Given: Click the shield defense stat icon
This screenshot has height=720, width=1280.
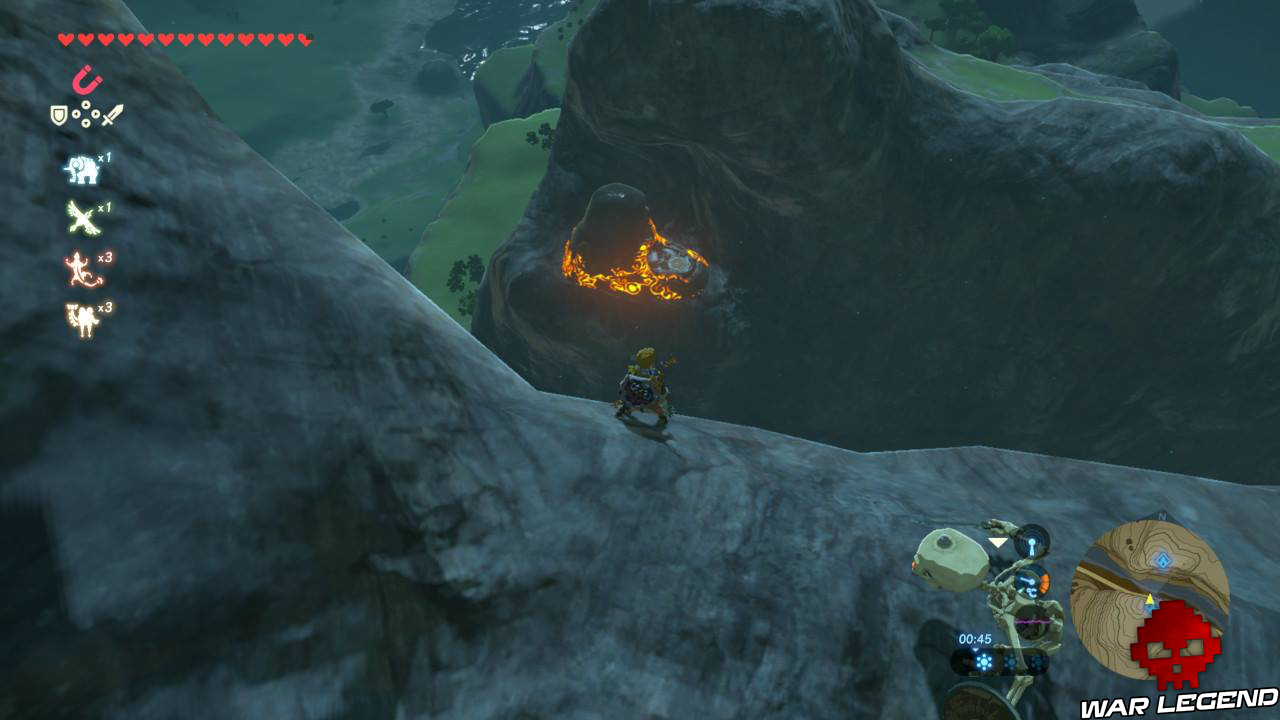Looking at the screenshot, I should click(x=58, y=114).
